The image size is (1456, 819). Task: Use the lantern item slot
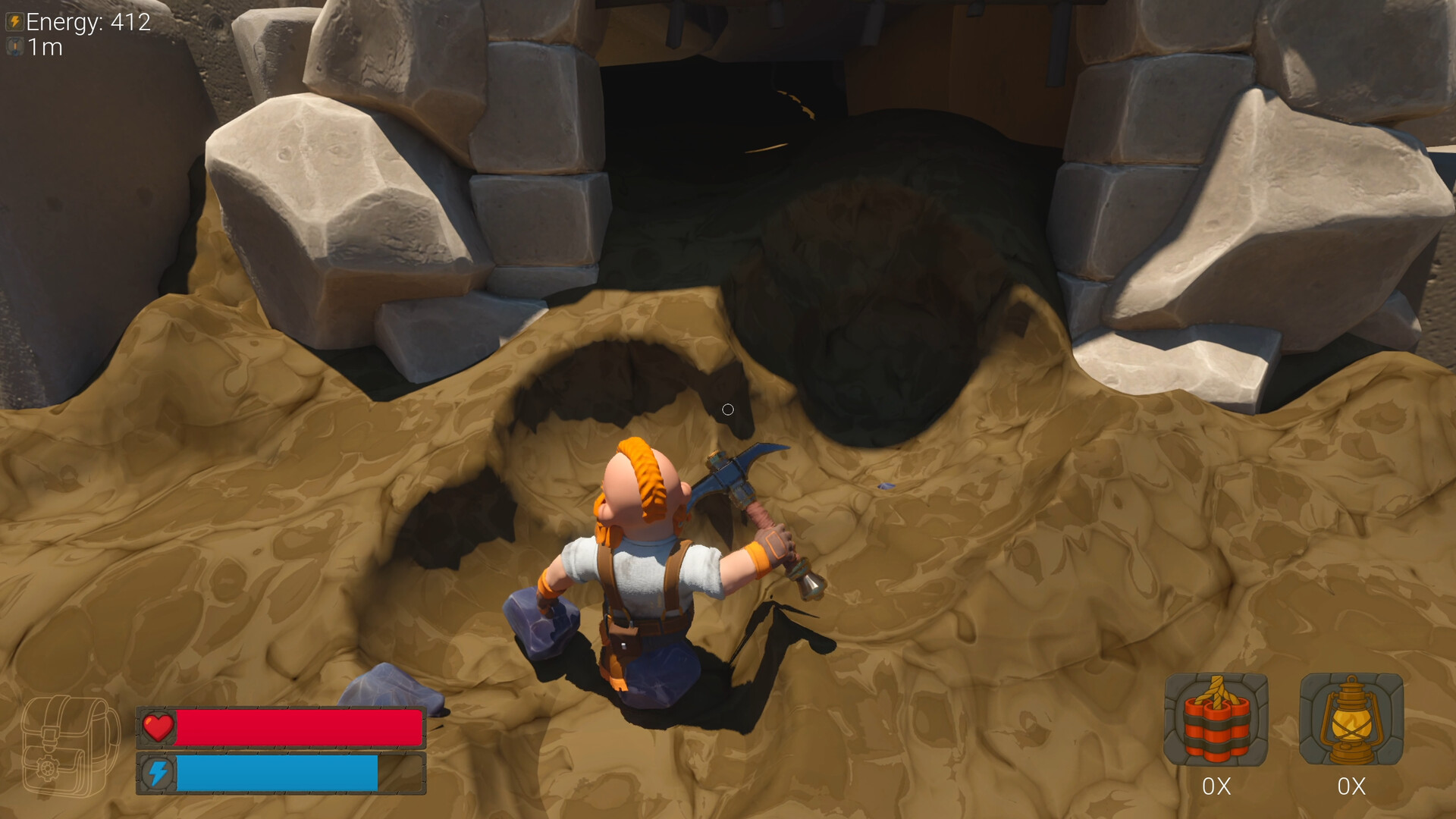[x=1351, y=720]
